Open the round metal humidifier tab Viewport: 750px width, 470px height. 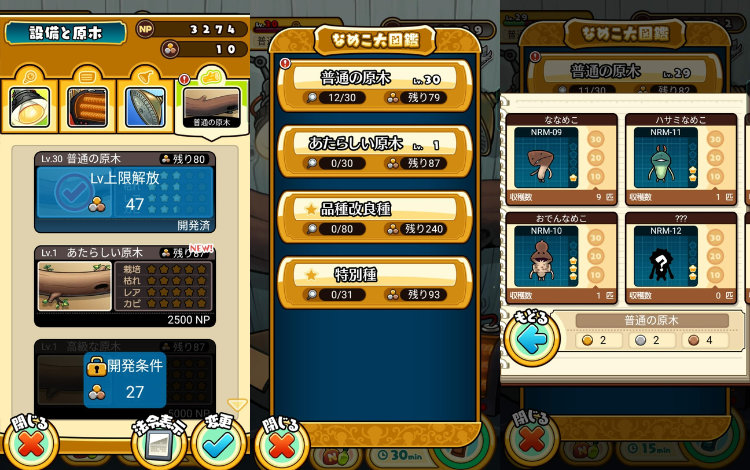145,106
